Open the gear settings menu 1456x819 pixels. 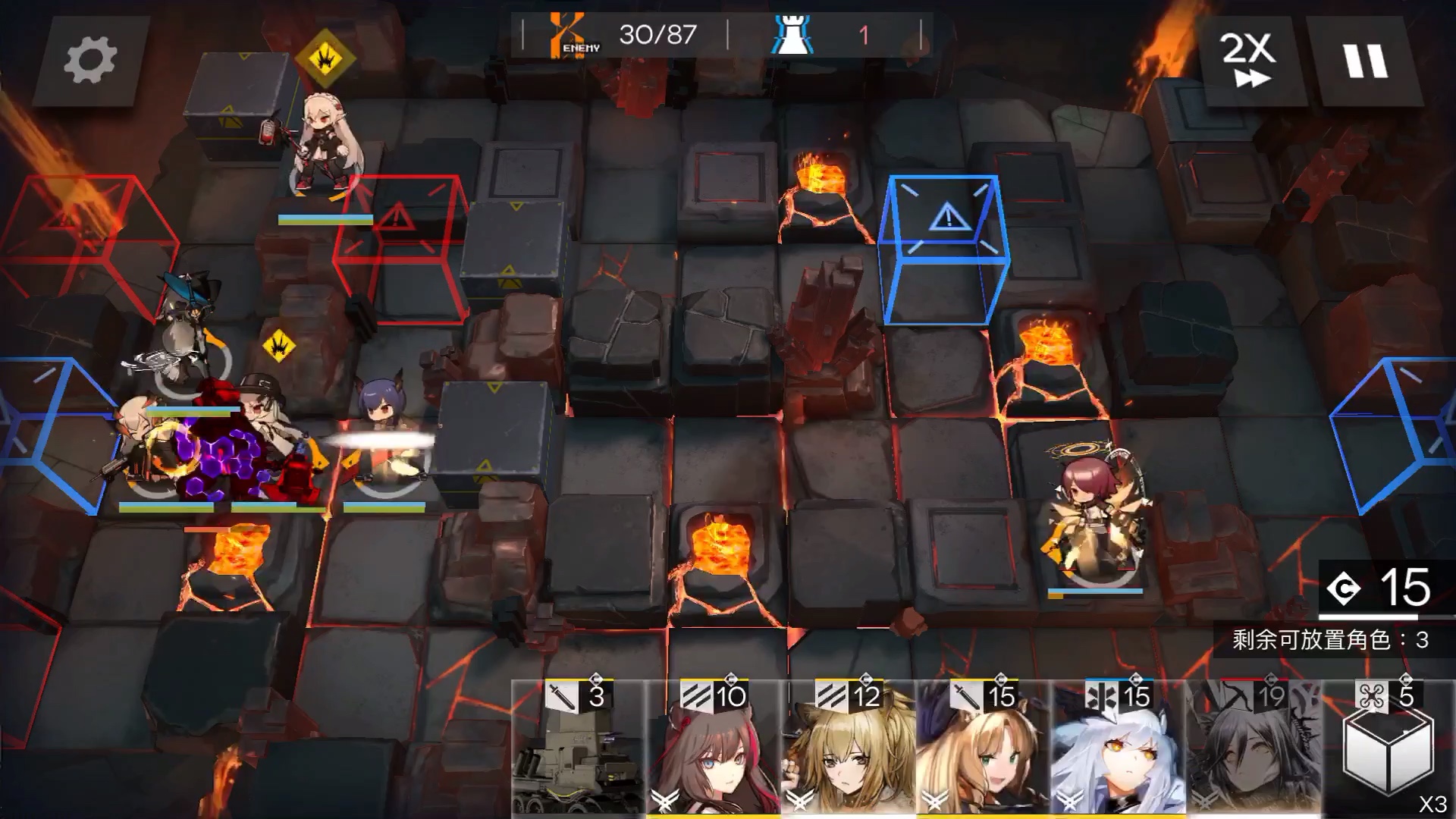[90, 61]
